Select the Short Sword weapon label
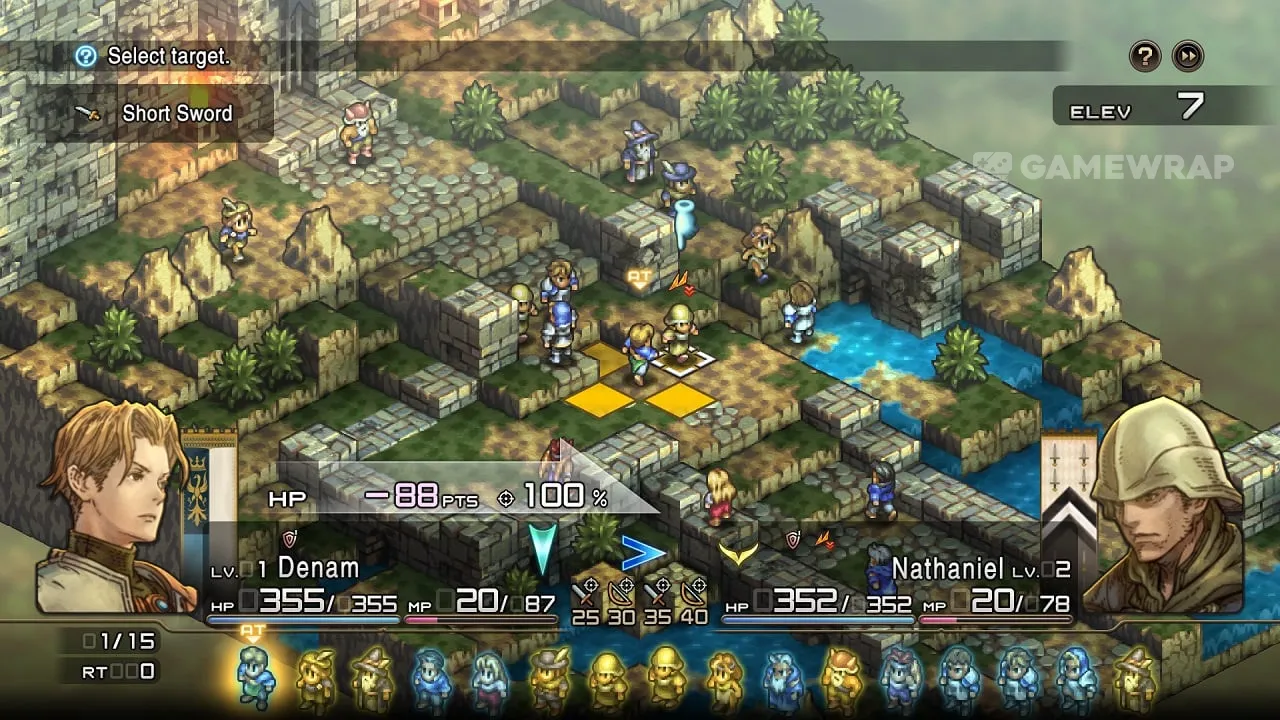This screenshot has width=1280, height=720. coord(176,113)
